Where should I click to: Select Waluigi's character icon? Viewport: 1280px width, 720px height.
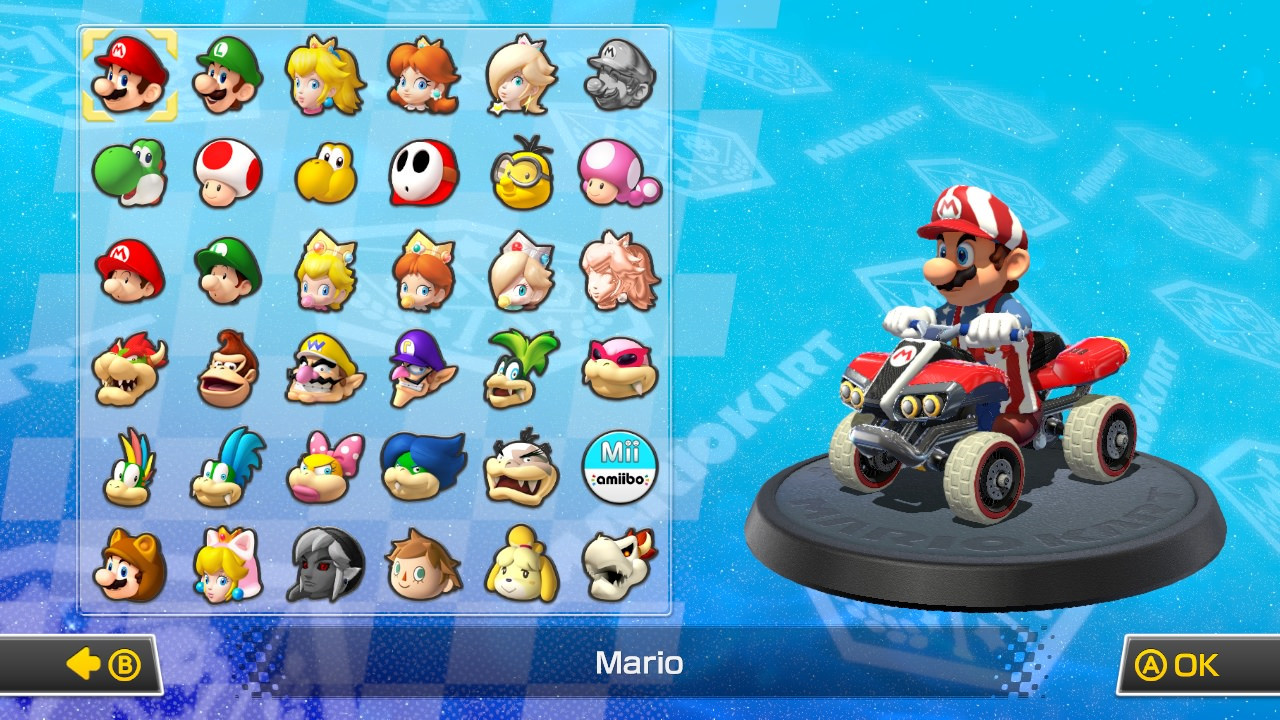tap(422, 369)
